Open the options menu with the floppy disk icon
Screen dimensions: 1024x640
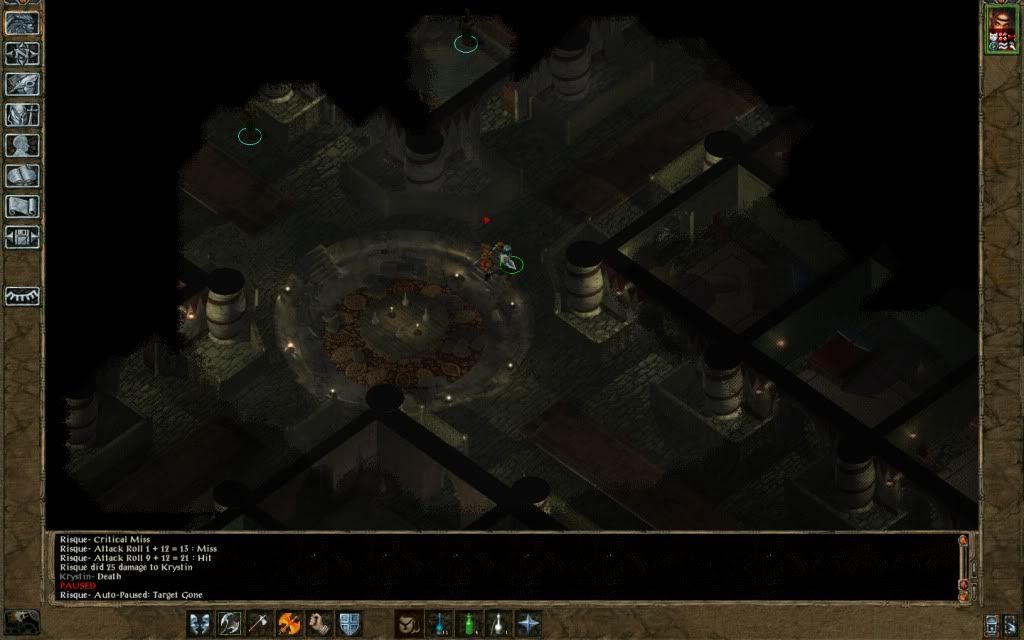coord(21,238)
